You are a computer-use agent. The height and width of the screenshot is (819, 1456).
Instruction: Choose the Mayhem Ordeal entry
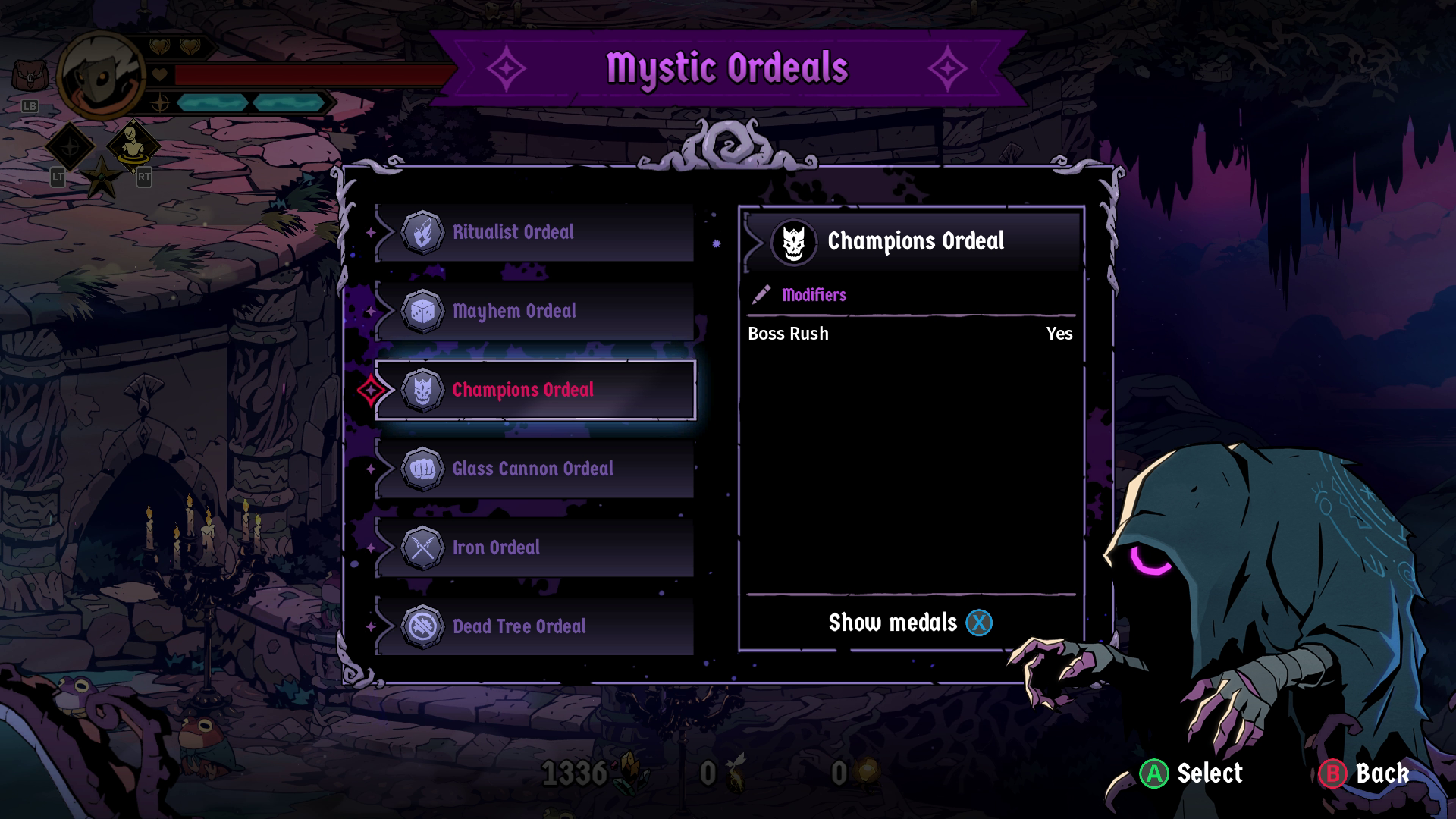534,311
